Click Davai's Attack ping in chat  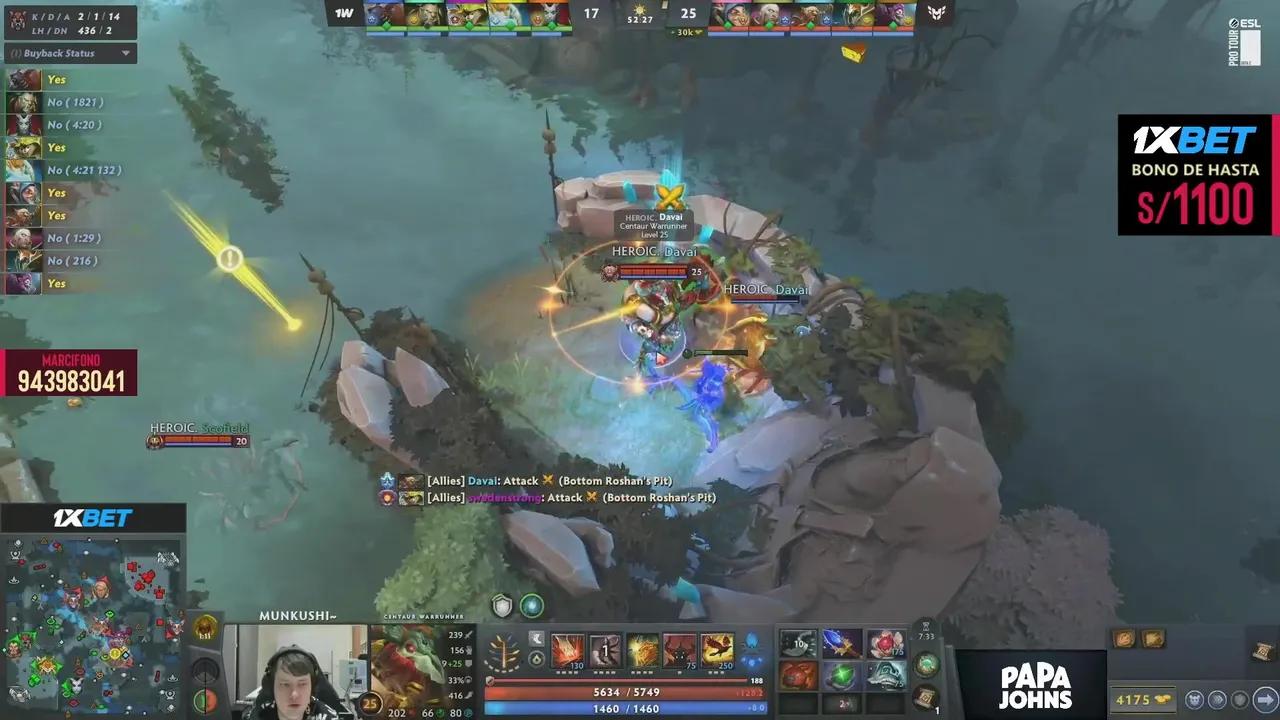(527, 480)
